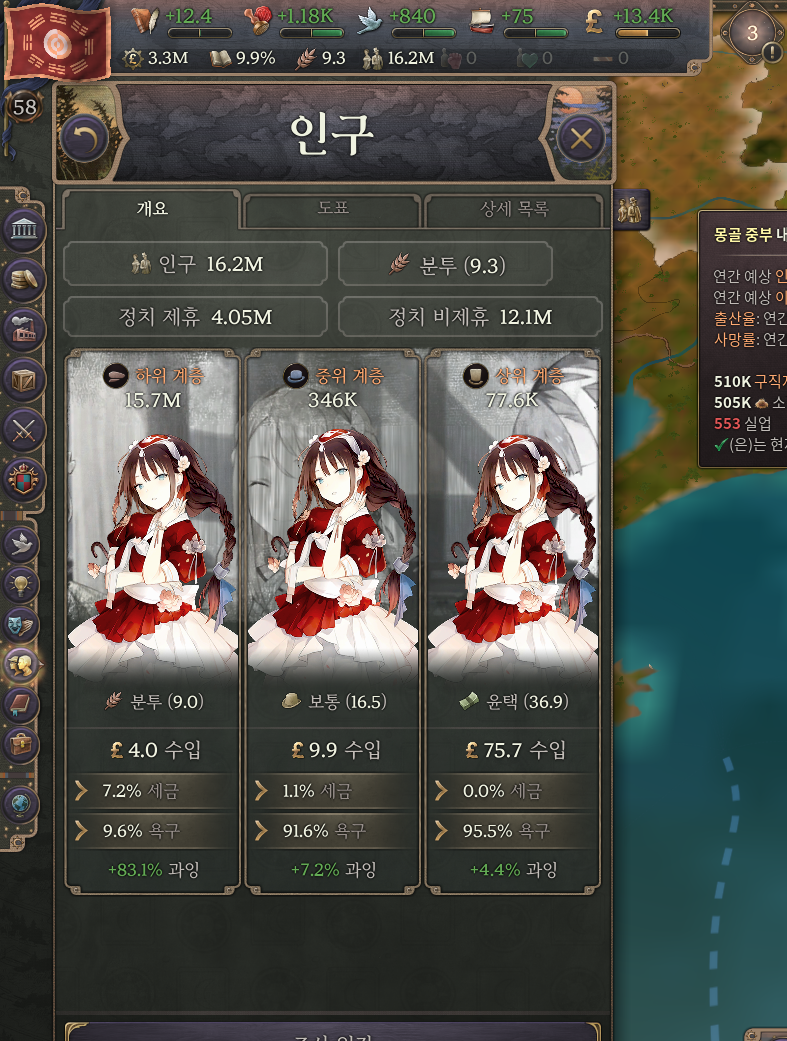The height and width of the screenshot is (1041, 787).
Task: Close the 인구 population panel
Action: pyautogui.click(x=581, y=139)
